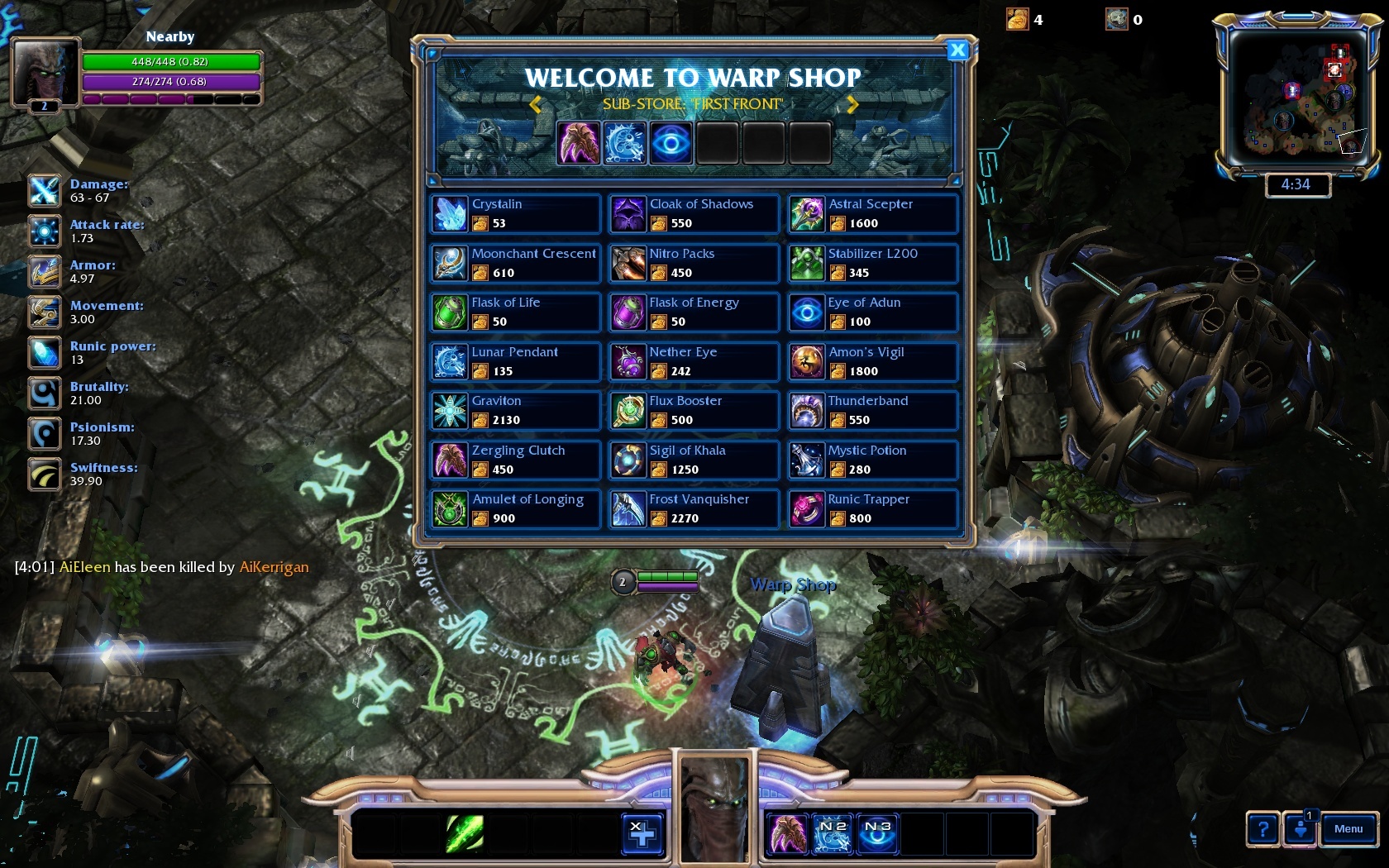Screen dimensions: 1389x868
Task: Buy the Crystalin item
Action: tap(515, 214)
